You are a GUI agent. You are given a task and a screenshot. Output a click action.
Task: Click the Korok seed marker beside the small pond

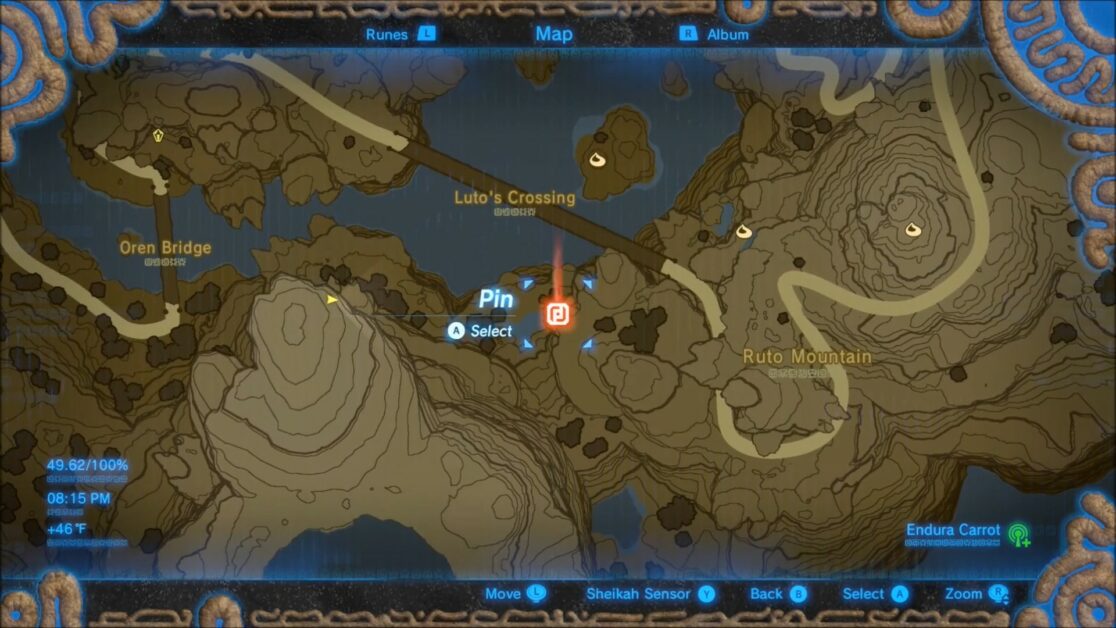[744, 231]
